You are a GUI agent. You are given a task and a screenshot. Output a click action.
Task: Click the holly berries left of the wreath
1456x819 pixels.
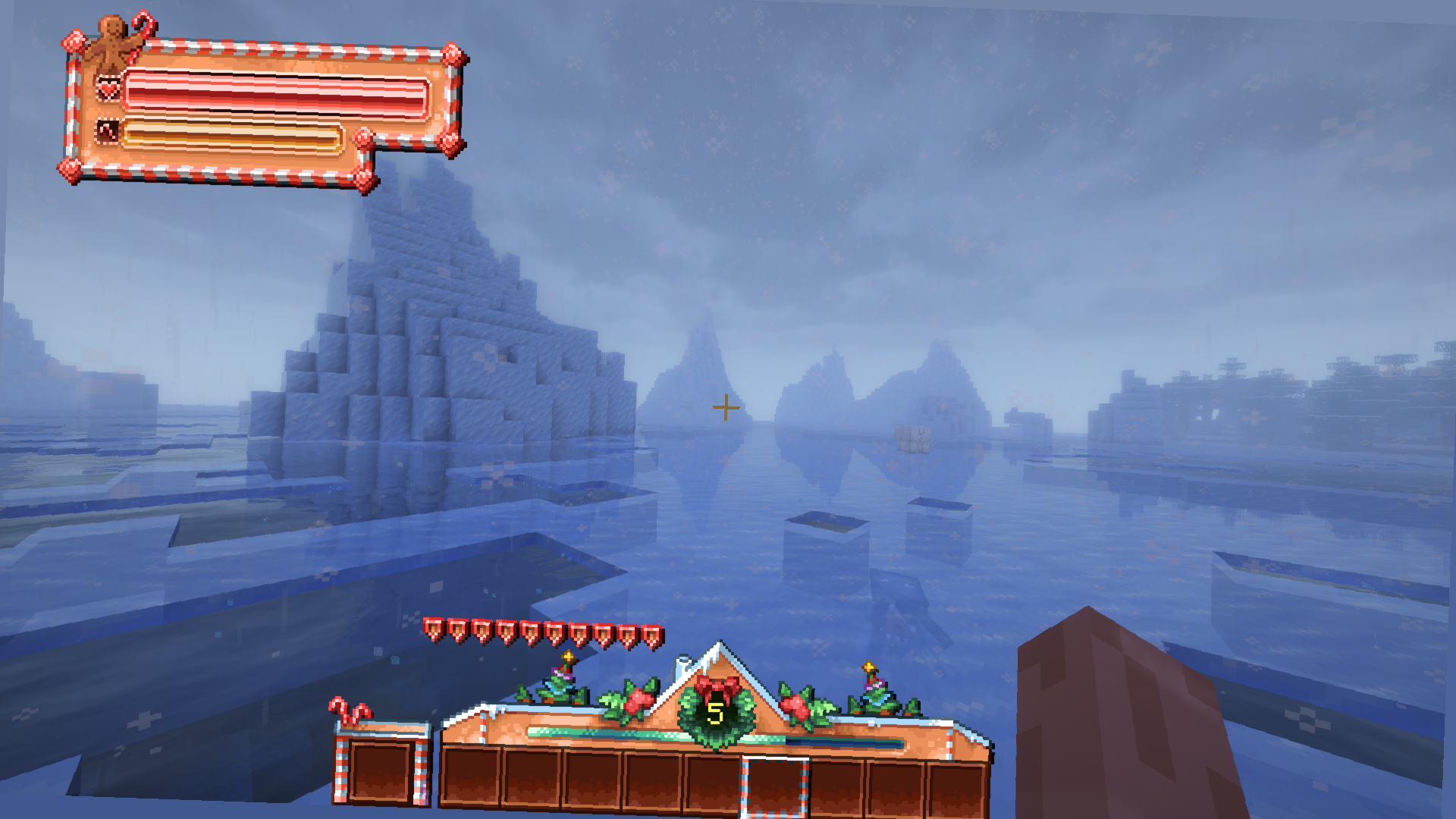pos(639,699)
